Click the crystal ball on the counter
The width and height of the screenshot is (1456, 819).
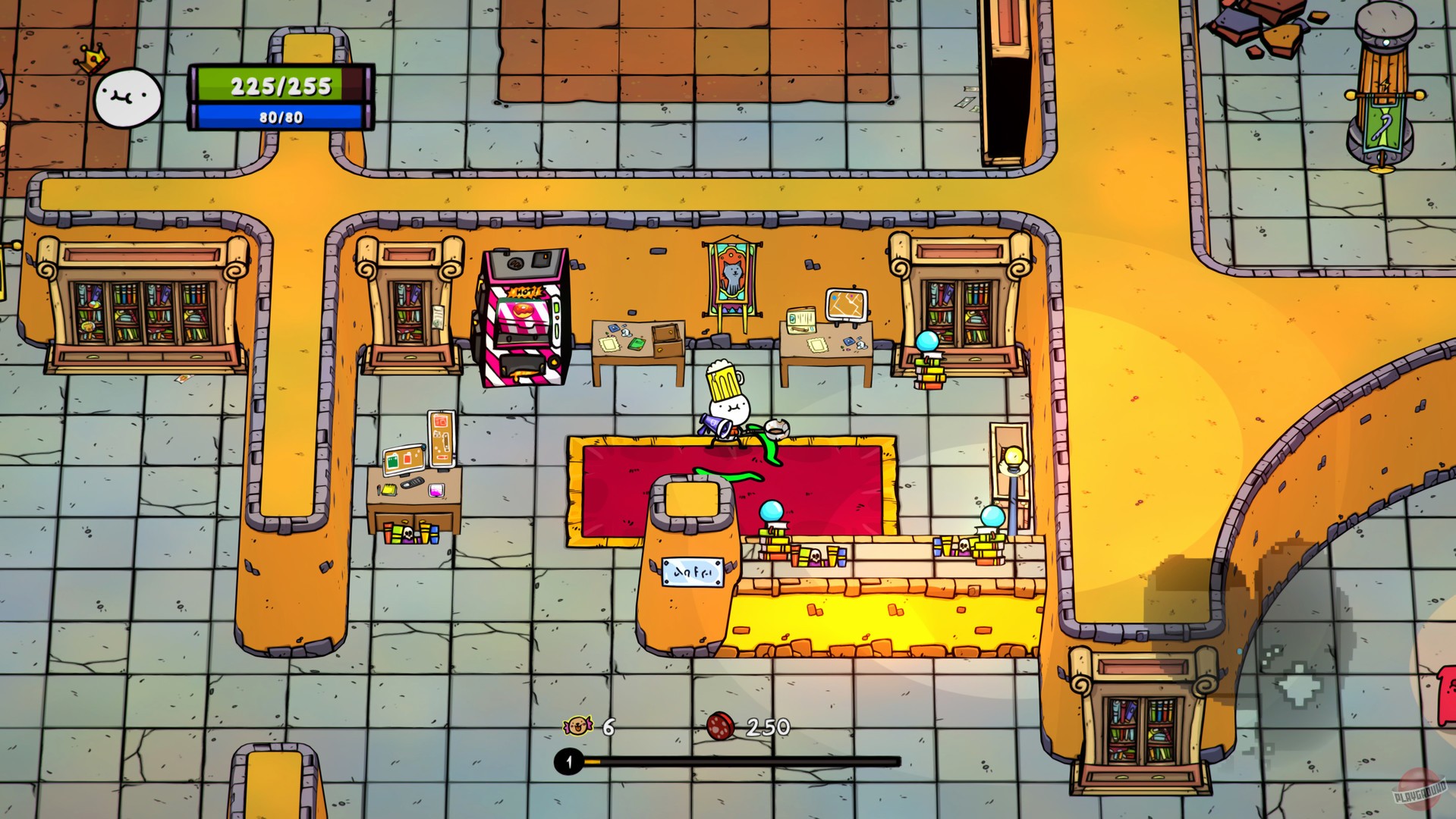click(x=772, y=513)
